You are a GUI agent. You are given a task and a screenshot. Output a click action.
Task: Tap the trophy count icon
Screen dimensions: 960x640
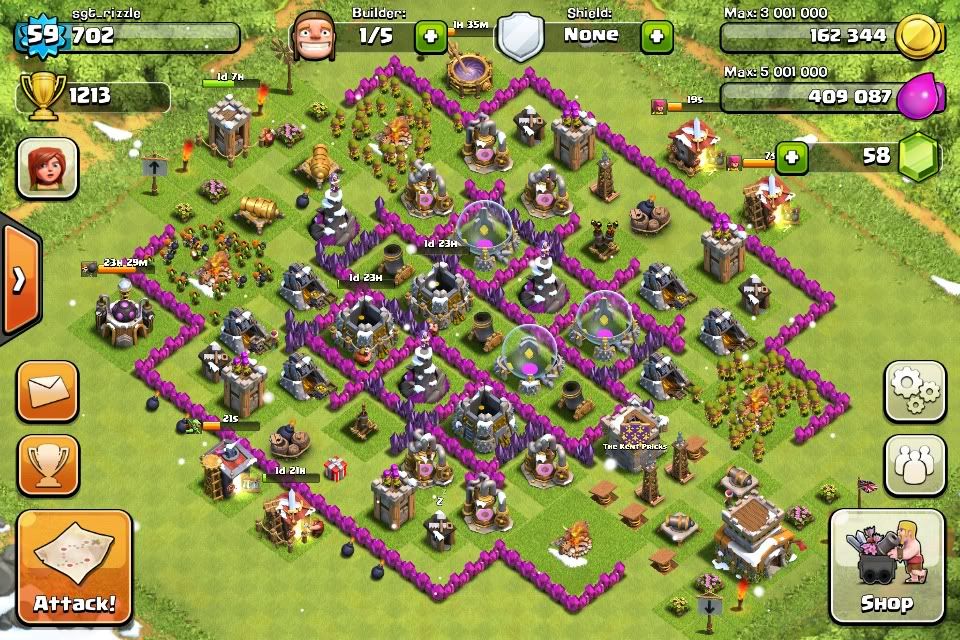[x=41, y=95]
